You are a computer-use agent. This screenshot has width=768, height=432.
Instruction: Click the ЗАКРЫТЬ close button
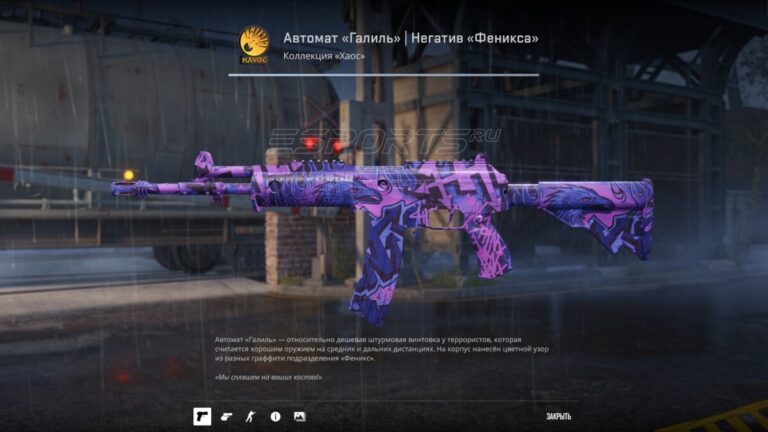559,416
